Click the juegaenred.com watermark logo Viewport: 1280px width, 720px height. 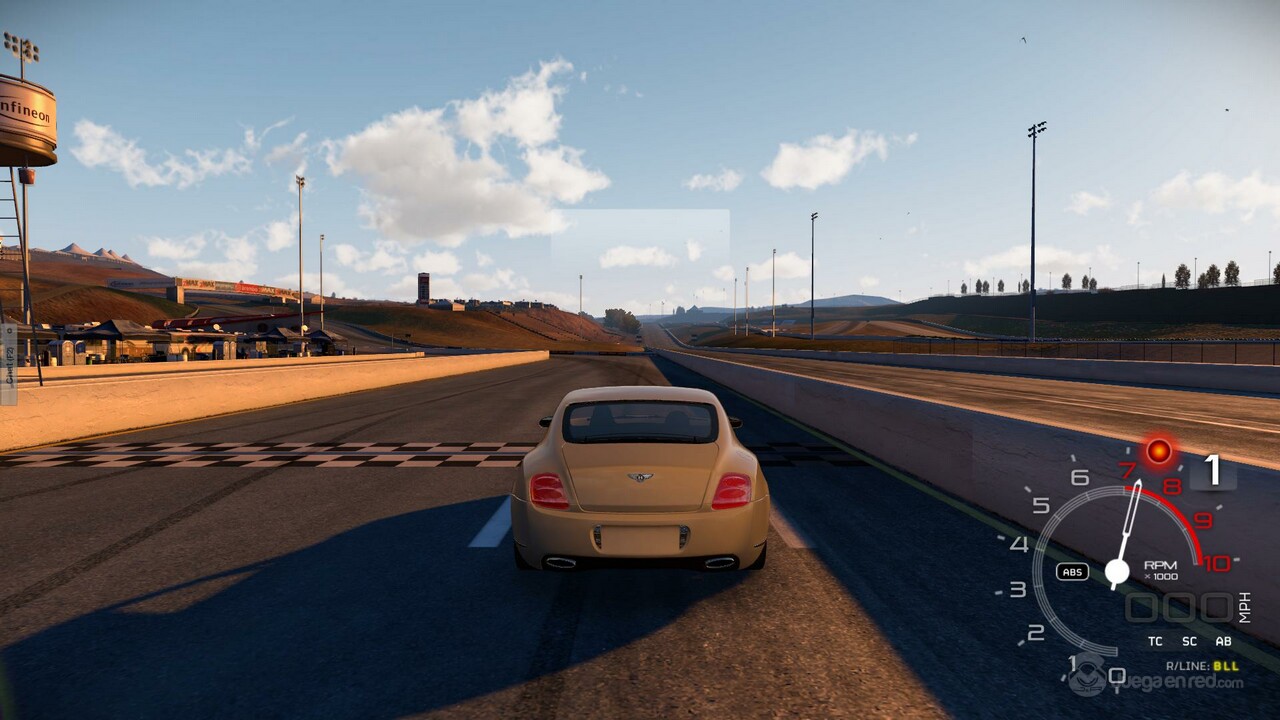tap(1156, 680)
